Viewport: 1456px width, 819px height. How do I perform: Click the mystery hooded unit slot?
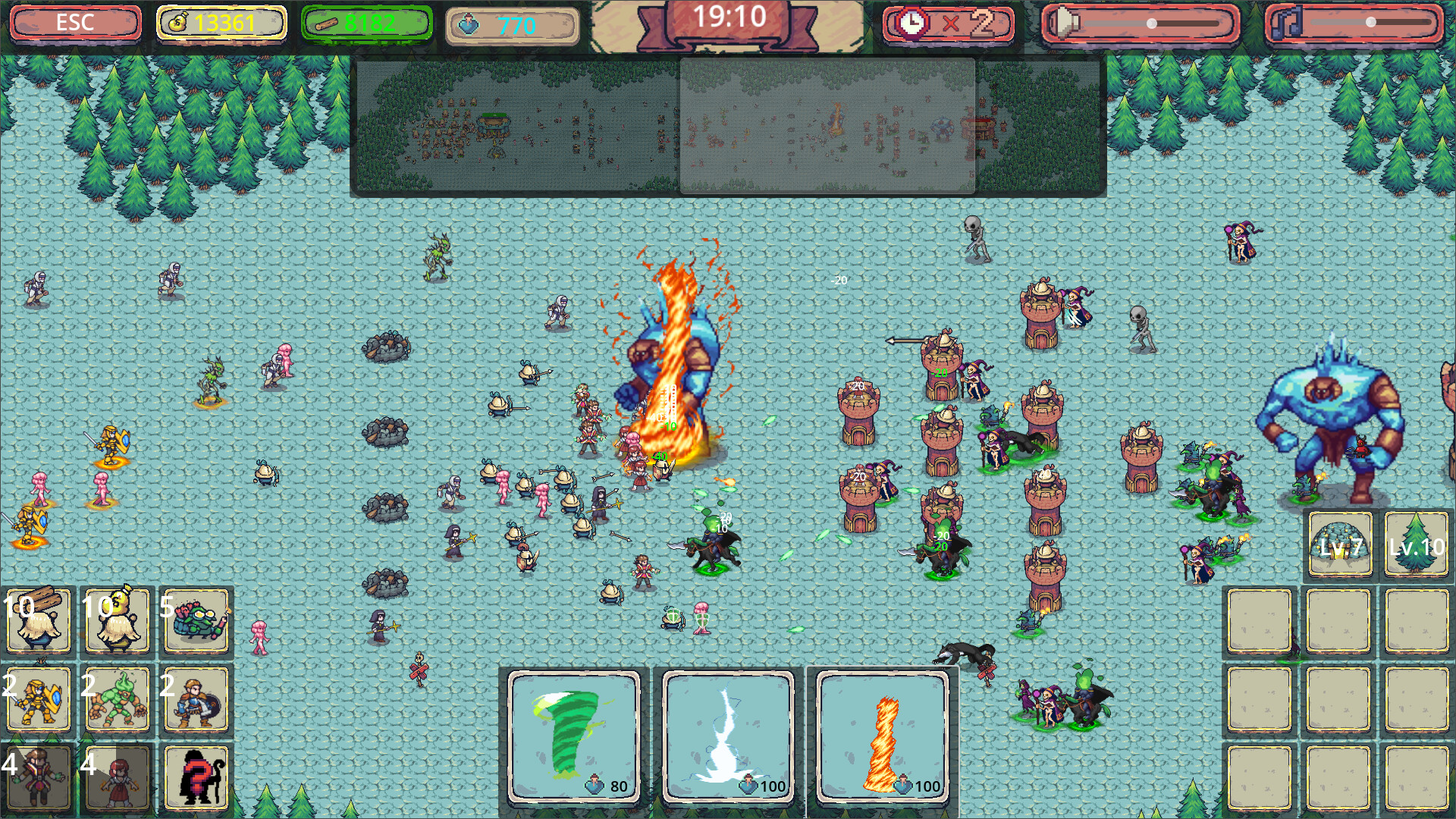(196, 777)
